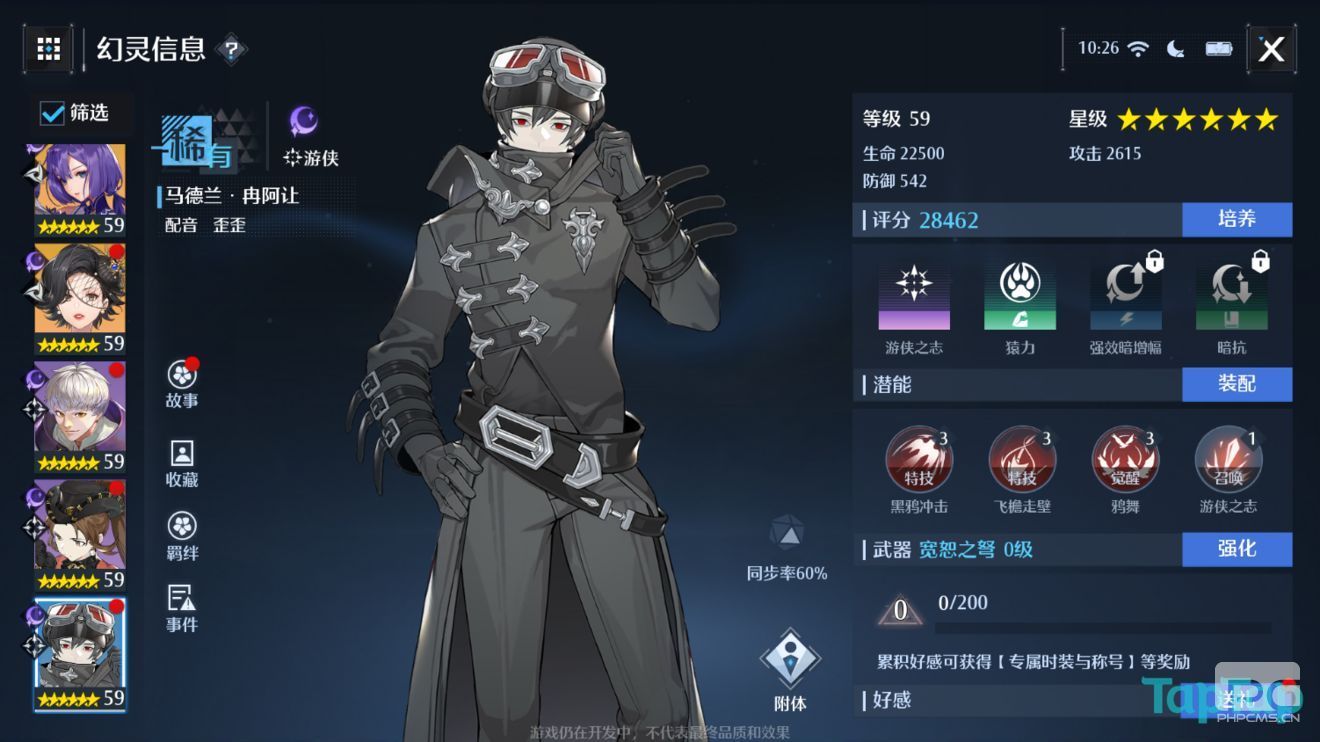Select the 游侠之志 summon skill

tap(1228, 460)
